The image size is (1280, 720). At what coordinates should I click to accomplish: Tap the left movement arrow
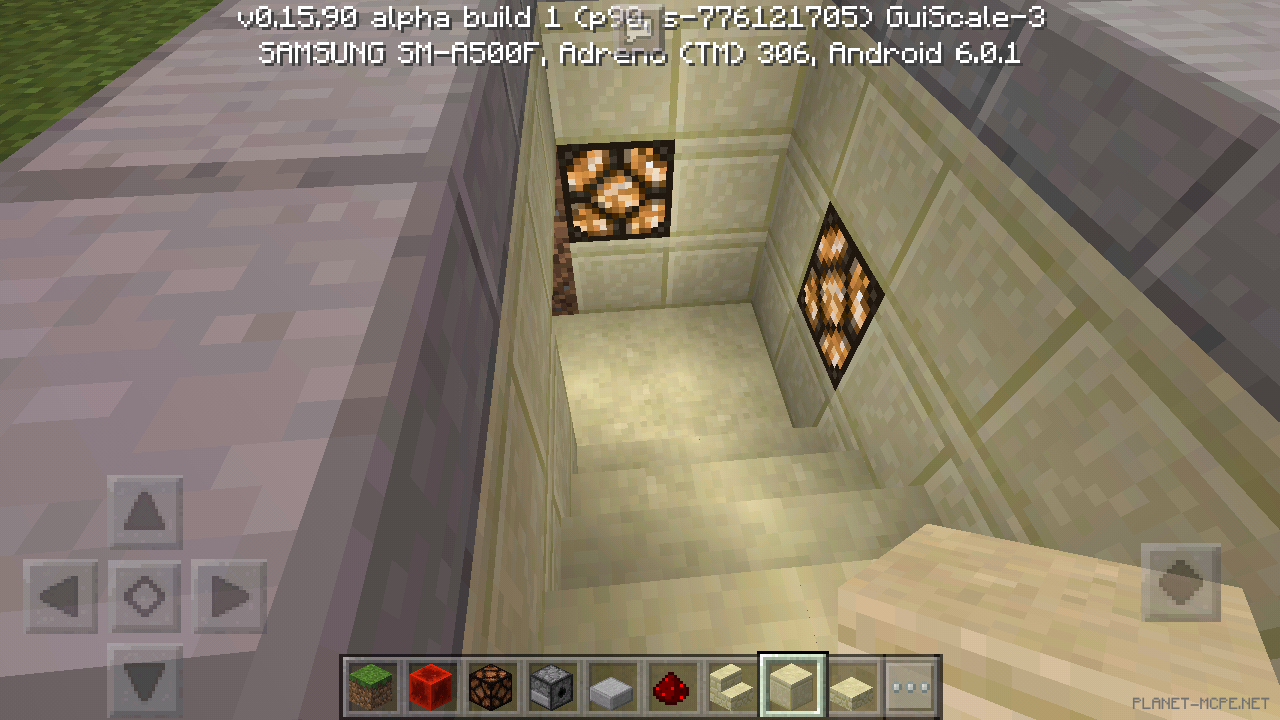point(60,595)
